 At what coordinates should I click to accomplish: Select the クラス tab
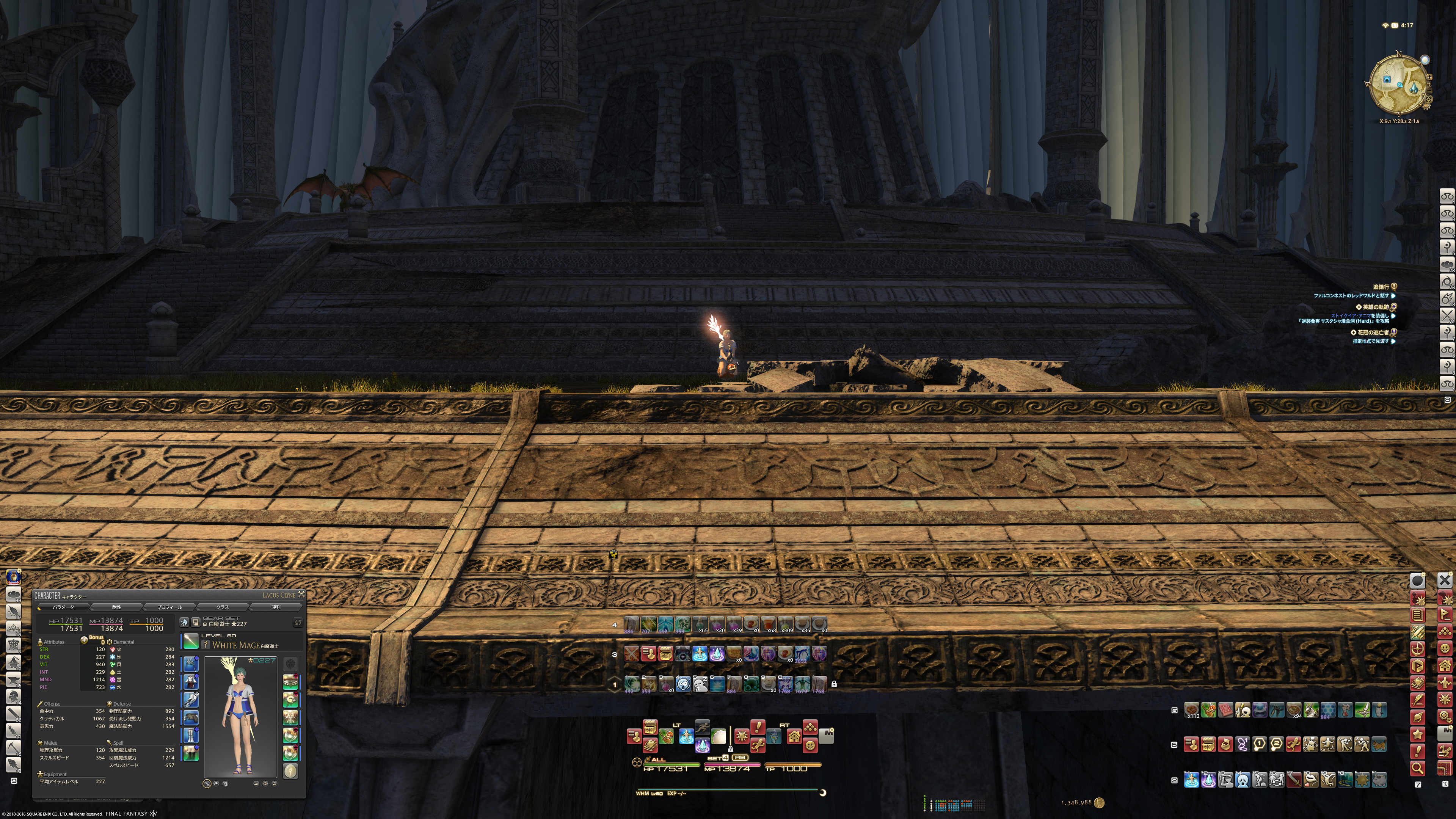pos(223,607)
